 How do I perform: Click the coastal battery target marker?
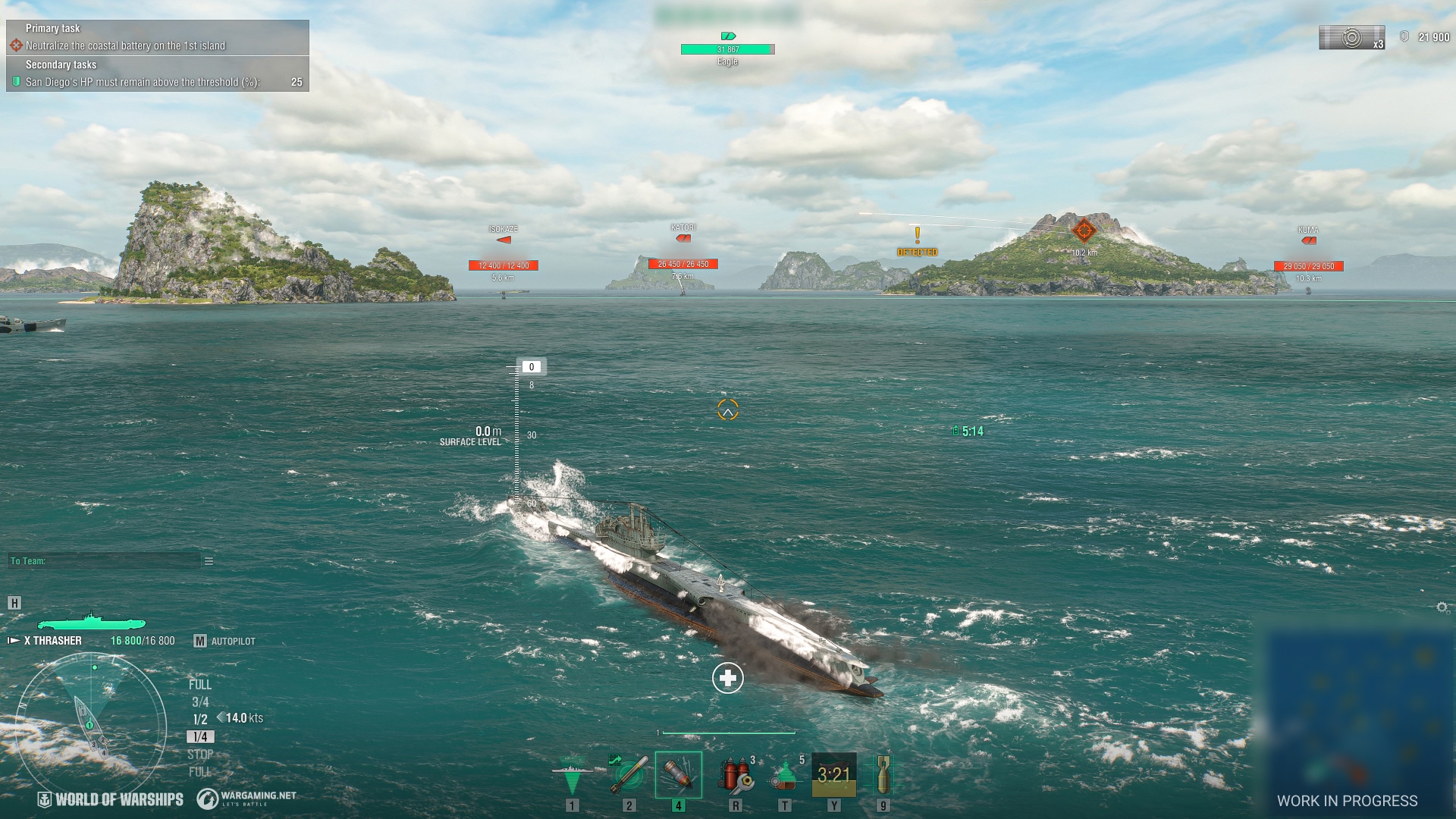[1084, 230]
